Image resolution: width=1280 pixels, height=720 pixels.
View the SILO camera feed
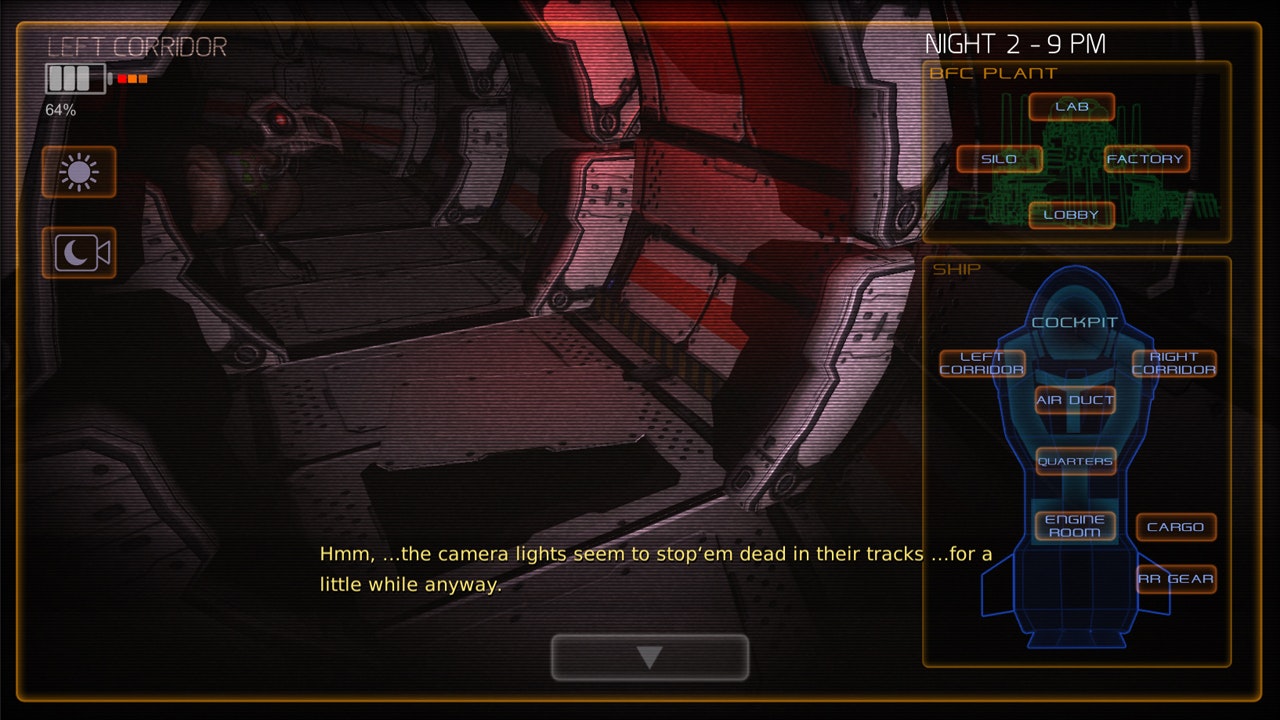click(999, 159)
